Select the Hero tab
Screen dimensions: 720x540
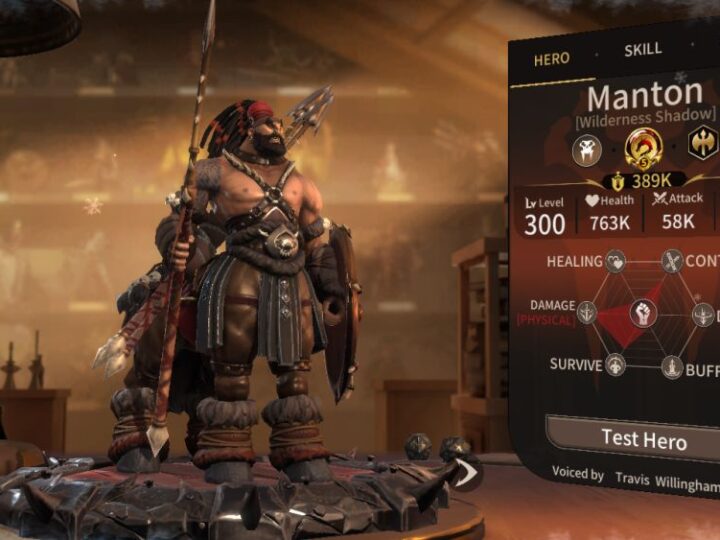point(551,59)
